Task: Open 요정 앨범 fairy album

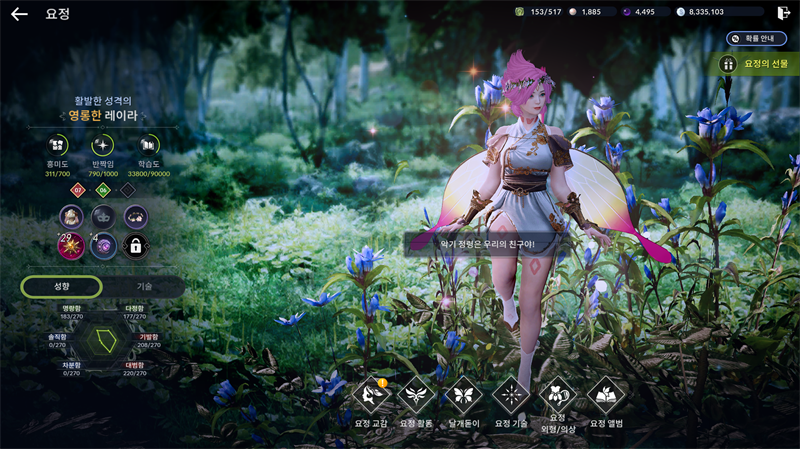Action: pyautogui.click(x=606, y=395)
